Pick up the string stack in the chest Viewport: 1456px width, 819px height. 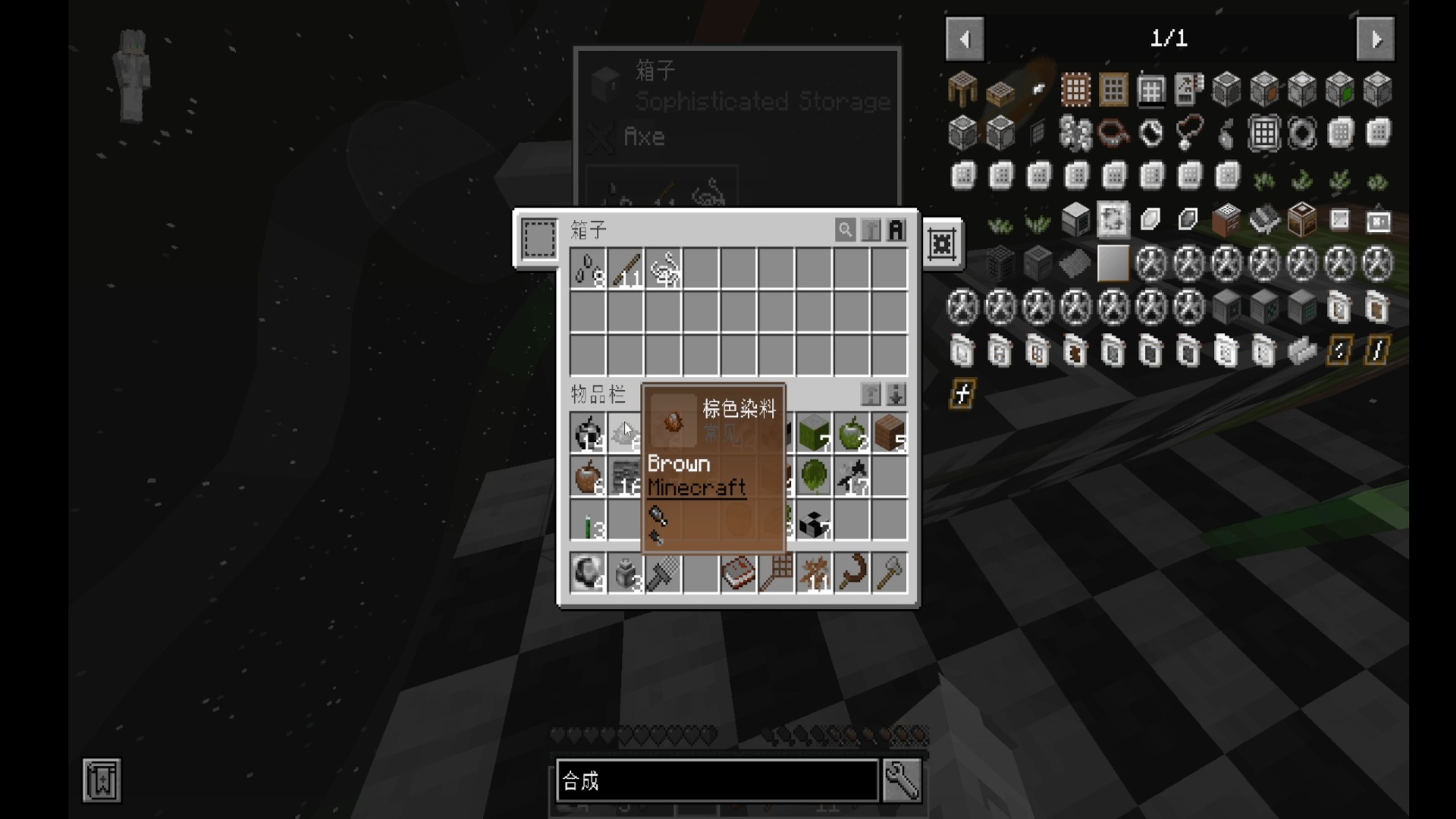point(664,269)
